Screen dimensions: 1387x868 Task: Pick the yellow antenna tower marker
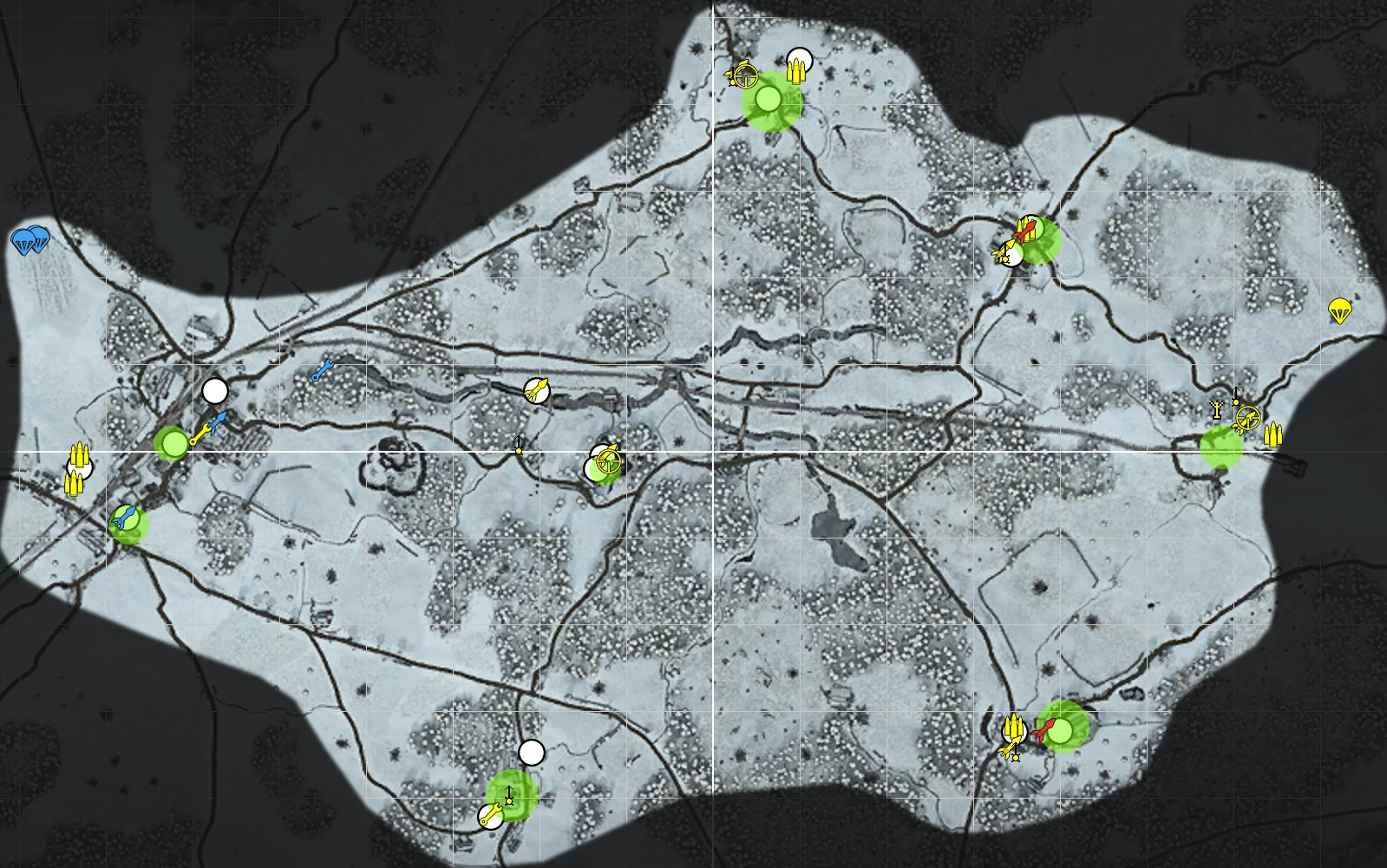click(1217, 409)
